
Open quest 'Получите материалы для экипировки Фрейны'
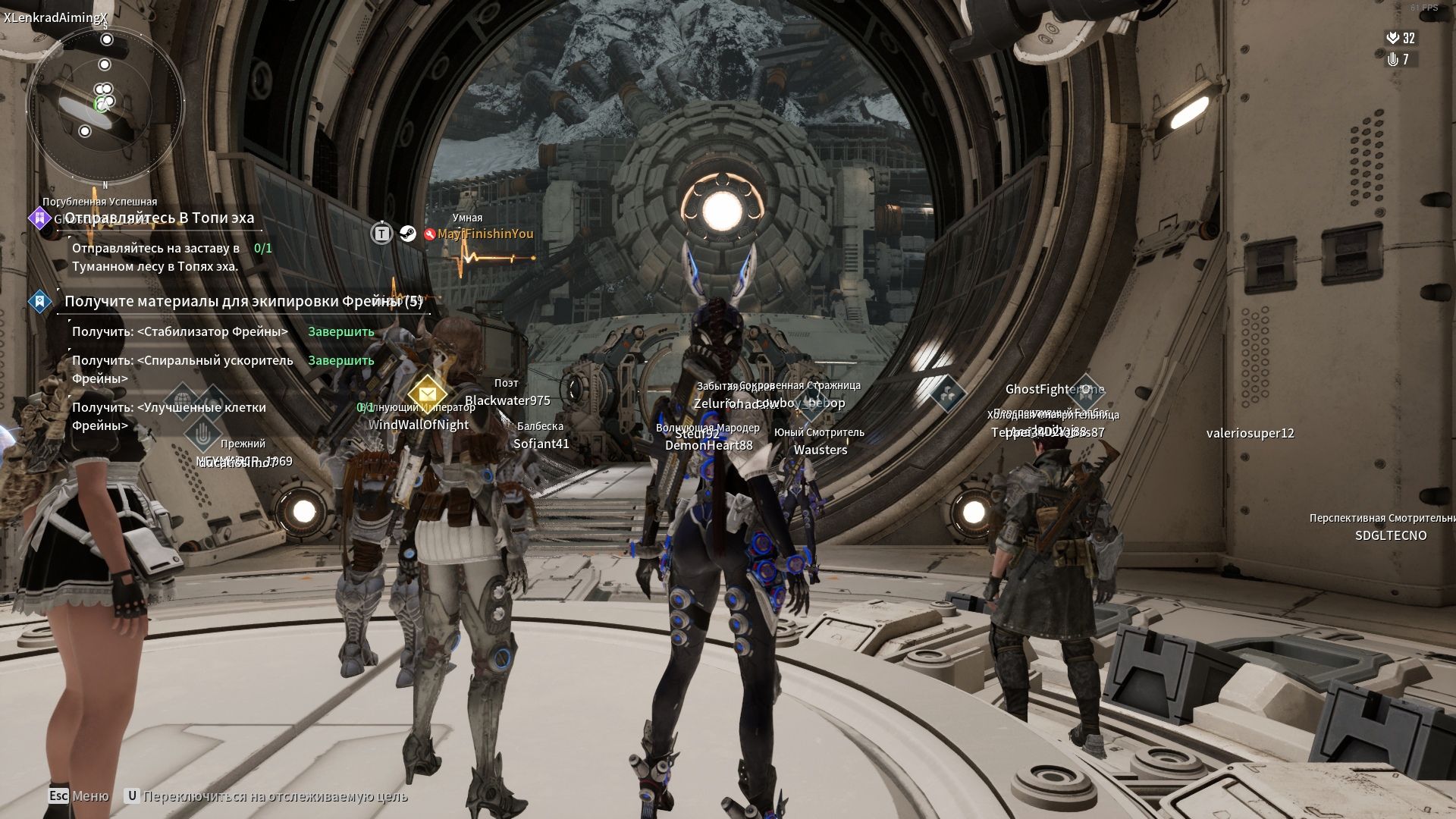tap(243, 302)
